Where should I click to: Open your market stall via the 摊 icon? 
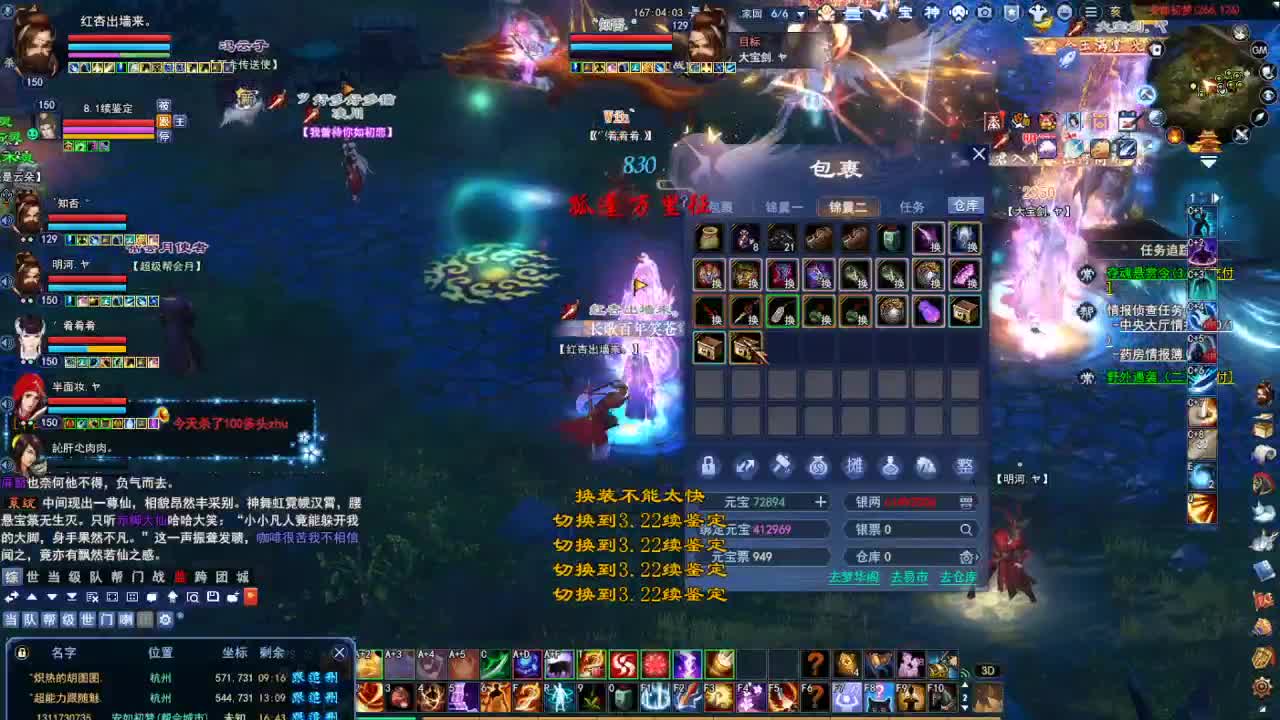click(857, 466)
